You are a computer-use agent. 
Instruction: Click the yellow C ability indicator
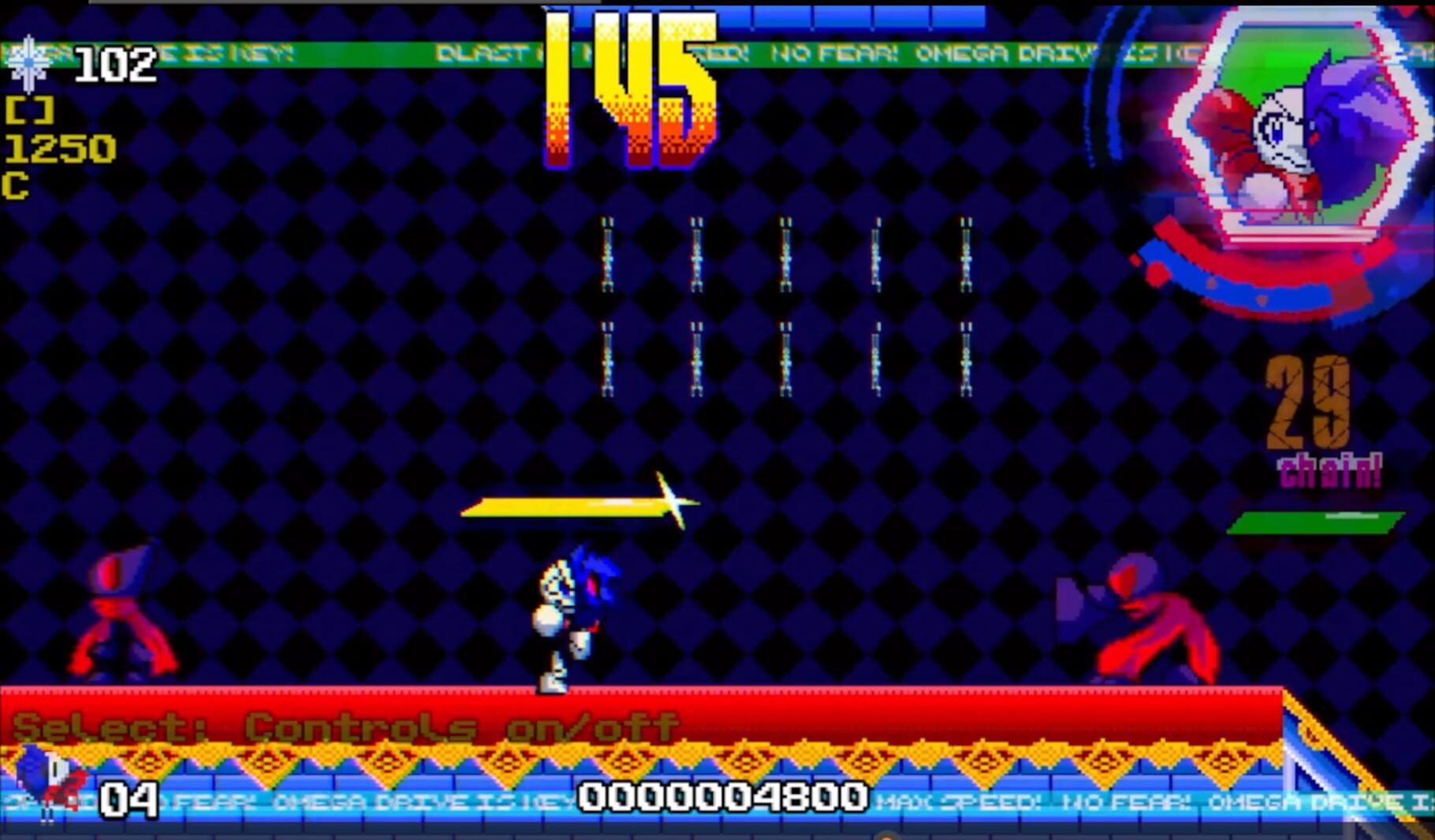click(17, 188)
